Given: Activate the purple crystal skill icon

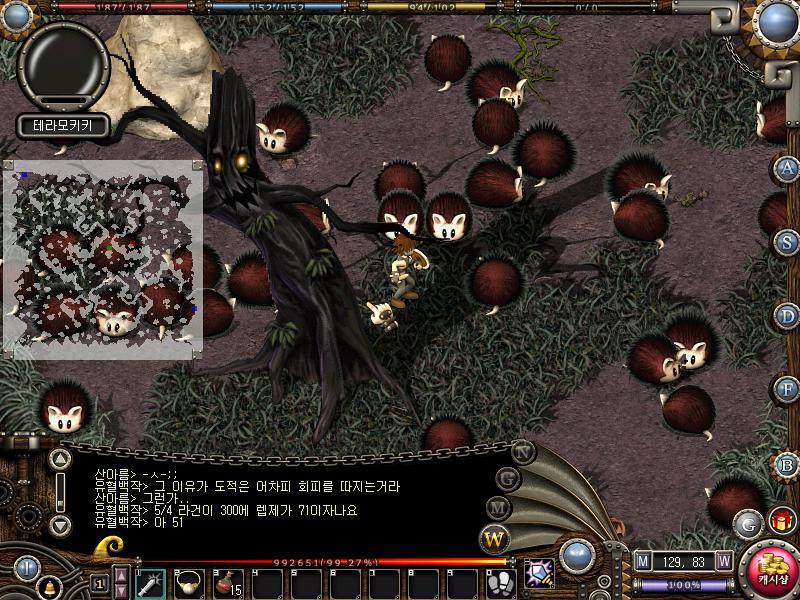Looking at the screenshot, I should [x=539, y=574].
